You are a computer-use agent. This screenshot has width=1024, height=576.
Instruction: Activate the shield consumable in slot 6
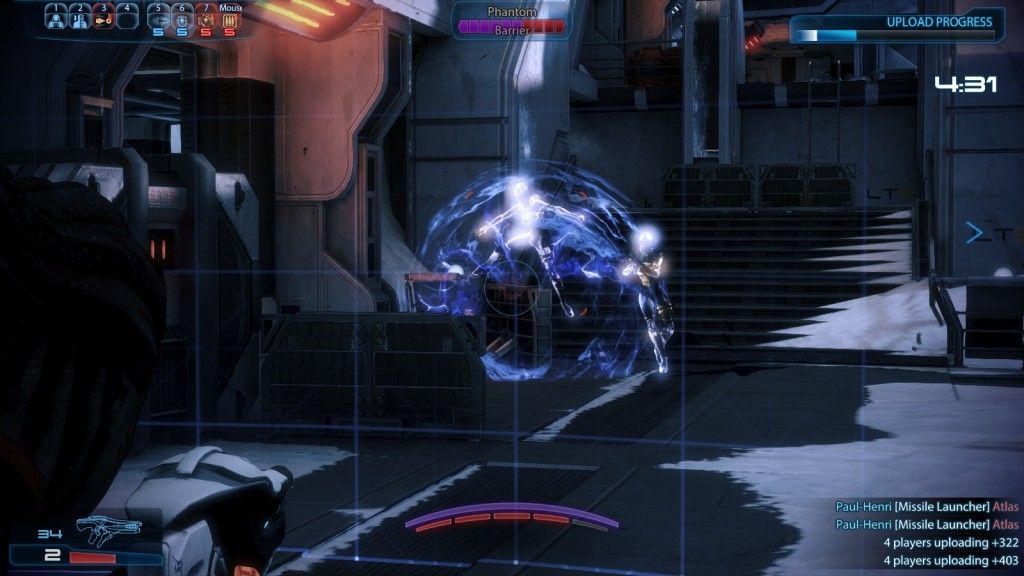pyautogui.click(x=182, y=19)
